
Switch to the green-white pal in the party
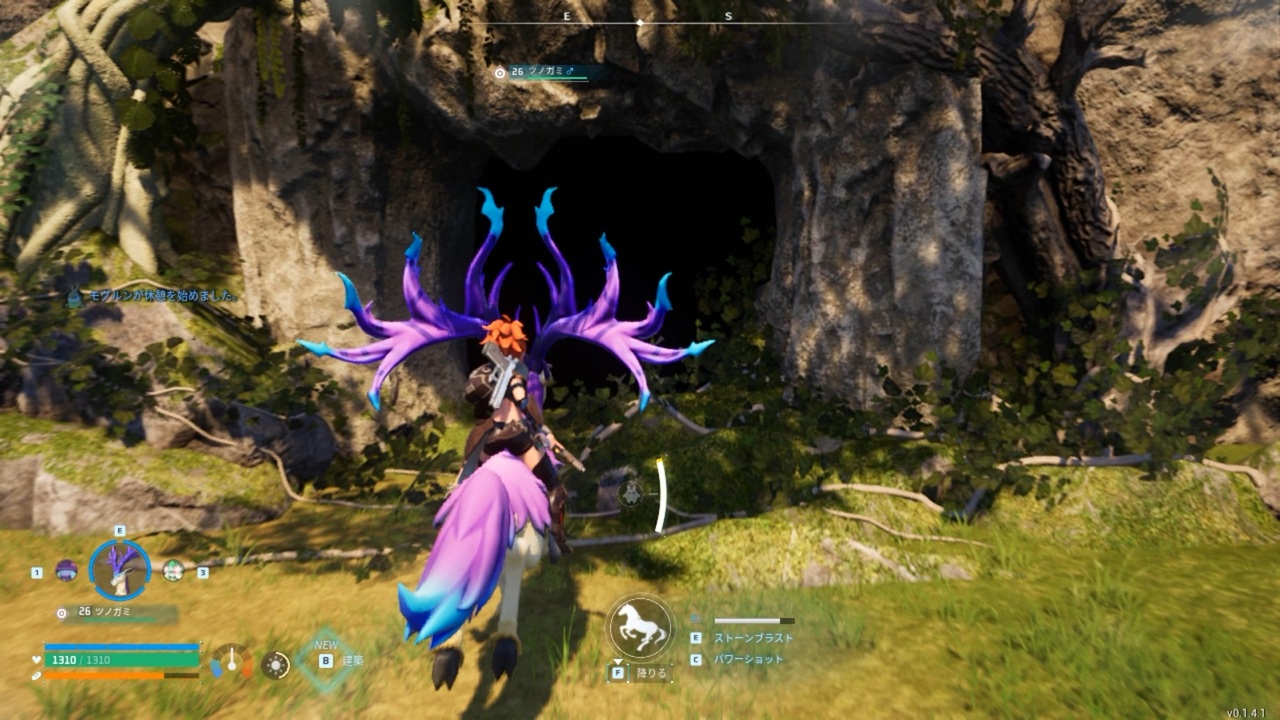(x=173, y=570)
